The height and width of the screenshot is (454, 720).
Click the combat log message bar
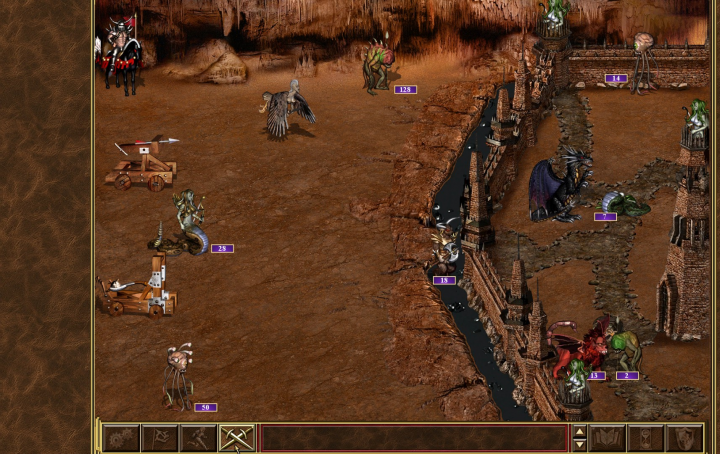pos(413,438)
